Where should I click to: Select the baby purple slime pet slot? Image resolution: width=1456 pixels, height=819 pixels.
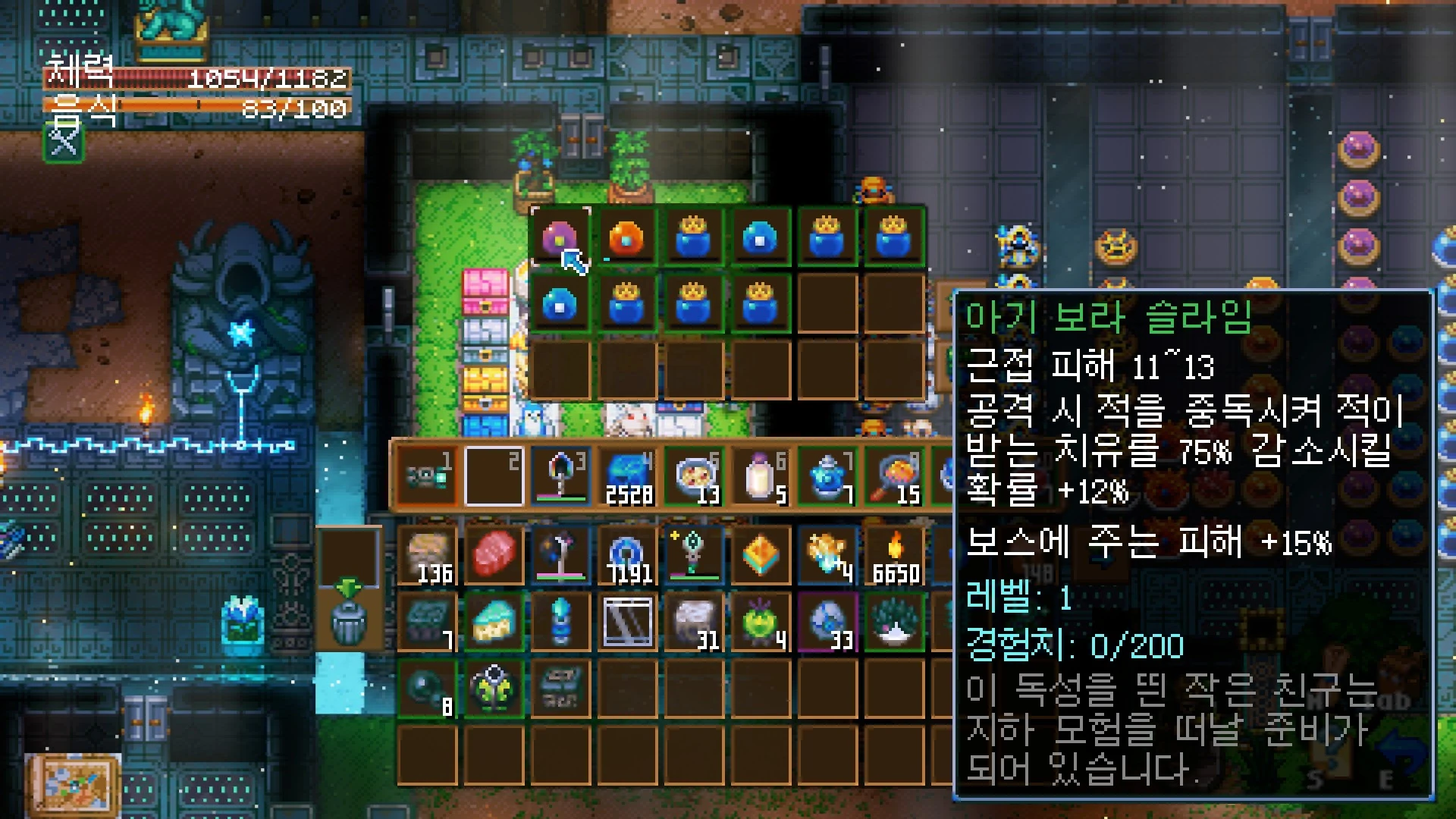point(560,237)
